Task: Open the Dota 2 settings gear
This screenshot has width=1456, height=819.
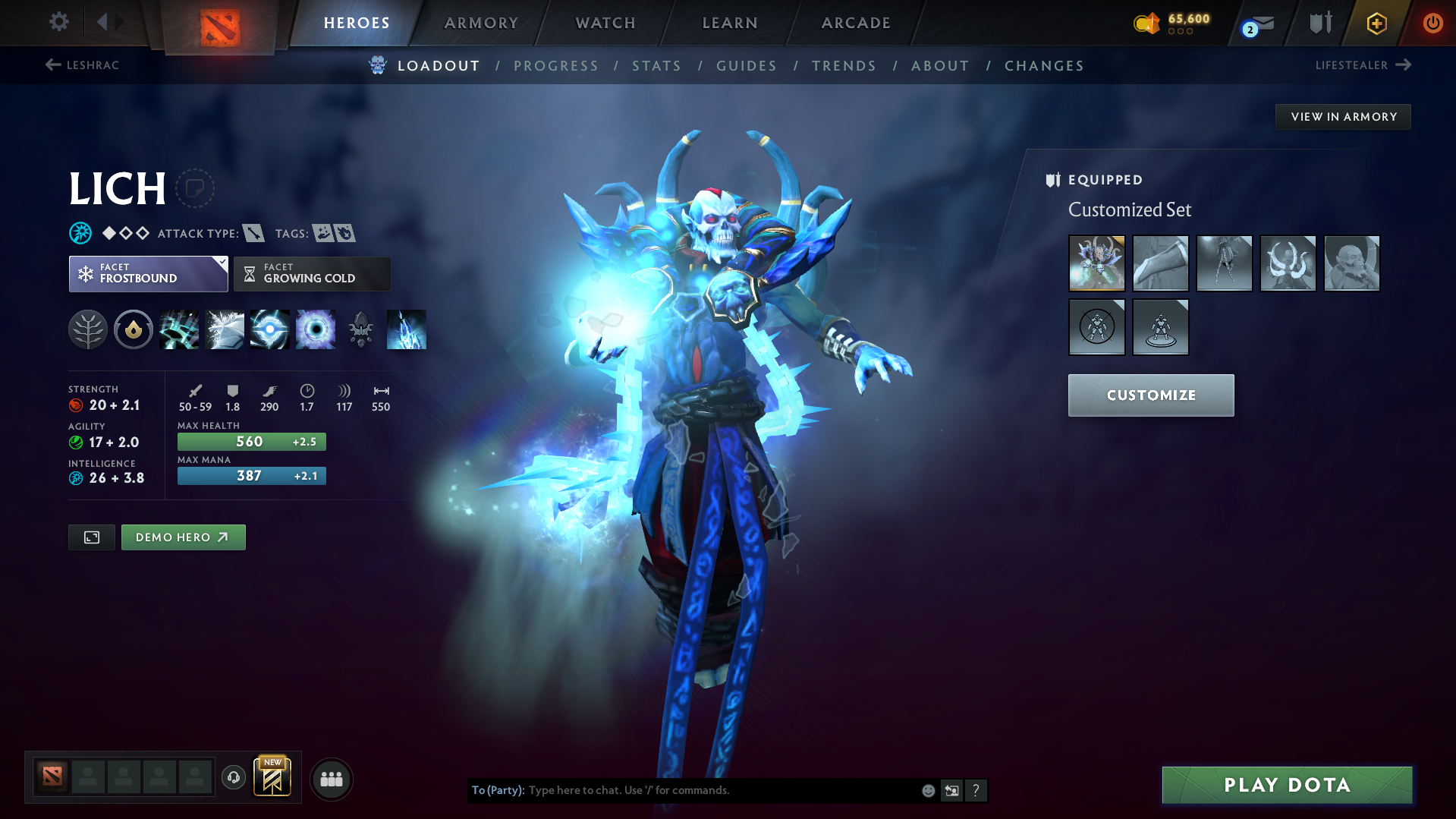Action: click(58, 22)
